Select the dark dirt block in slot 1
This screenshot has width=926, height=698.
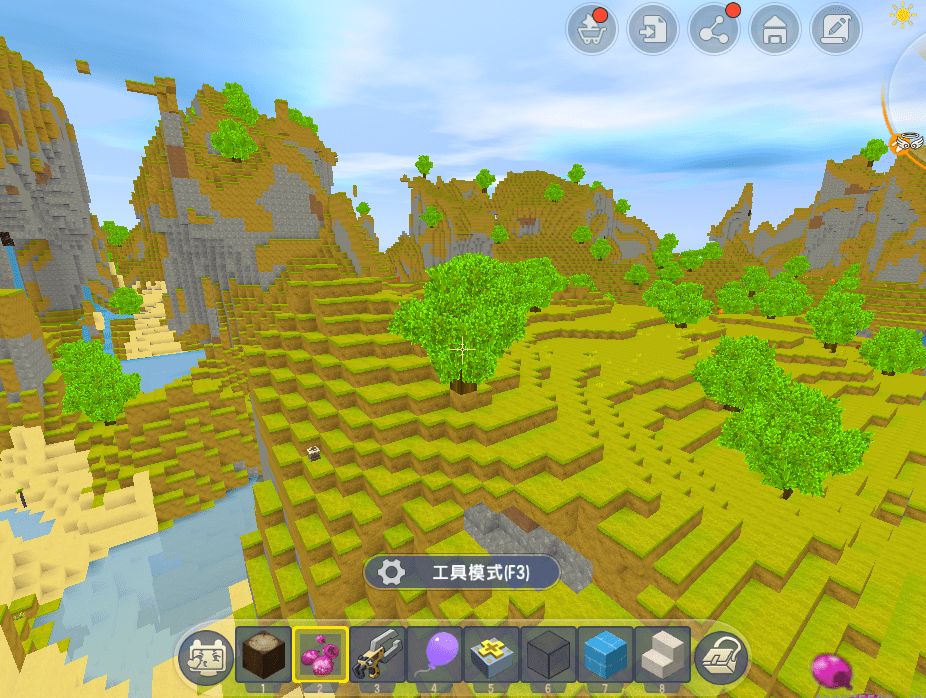coord(263,655)
